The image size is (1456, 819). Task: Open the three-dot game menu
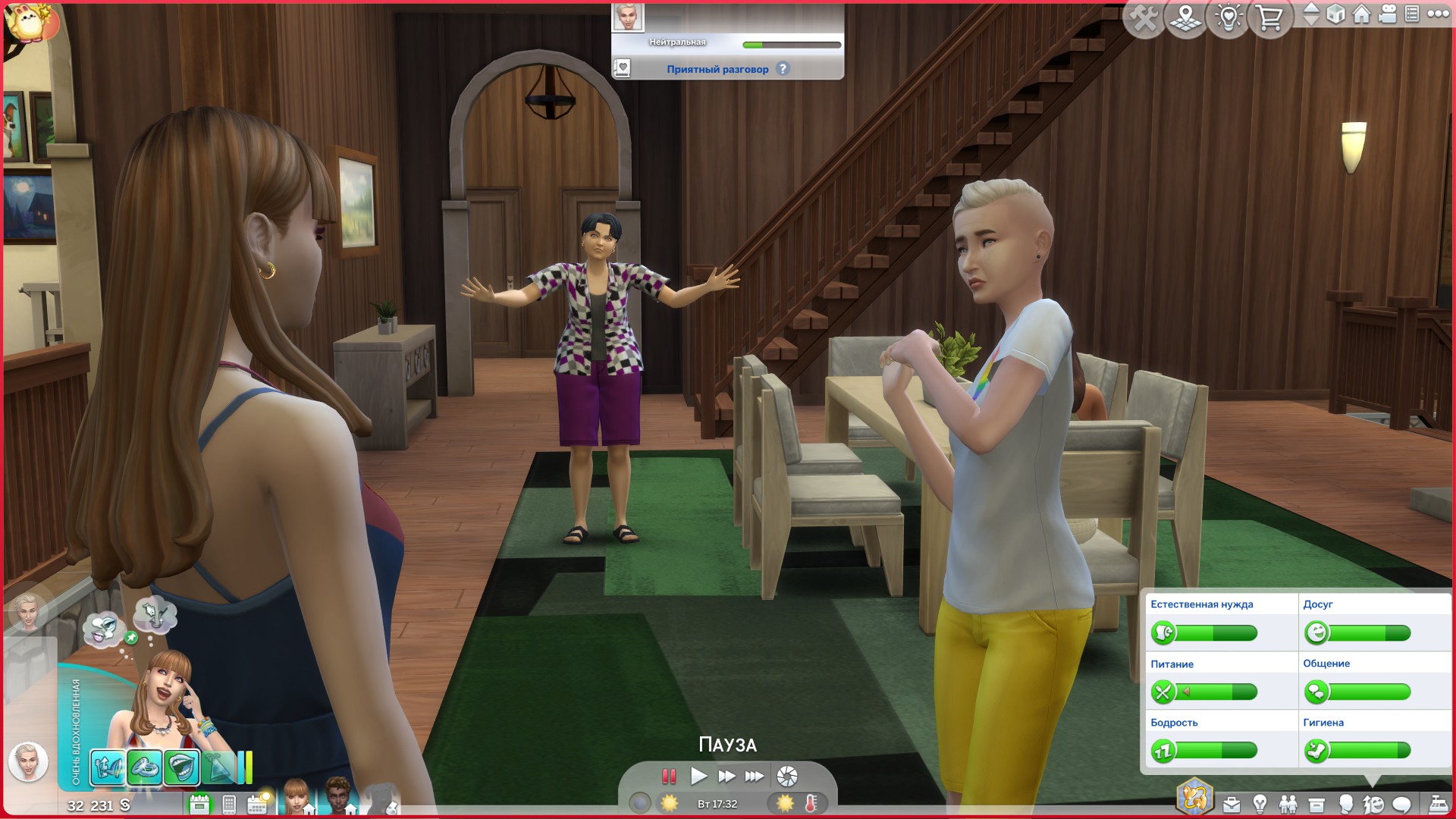tap(1438, 14)
